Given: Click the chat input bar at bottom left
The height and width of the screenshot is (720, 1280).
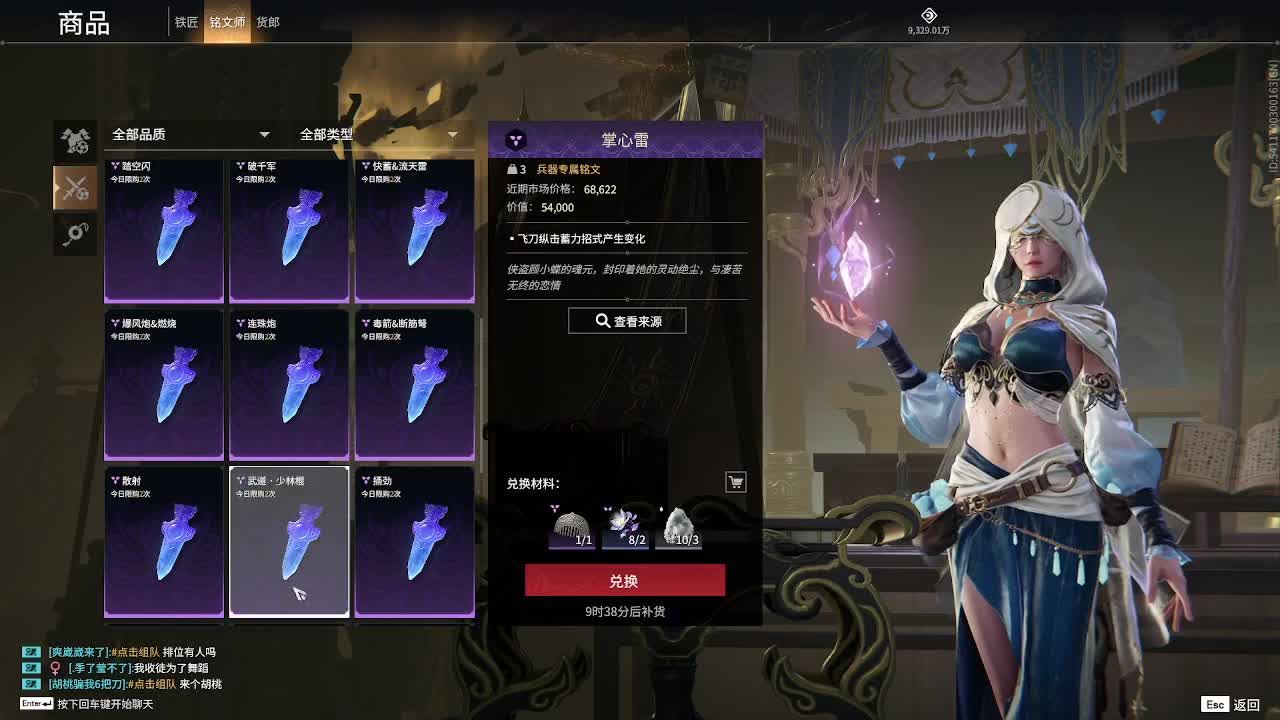Looking at the screenshot, I should click(x=100, y=704).
